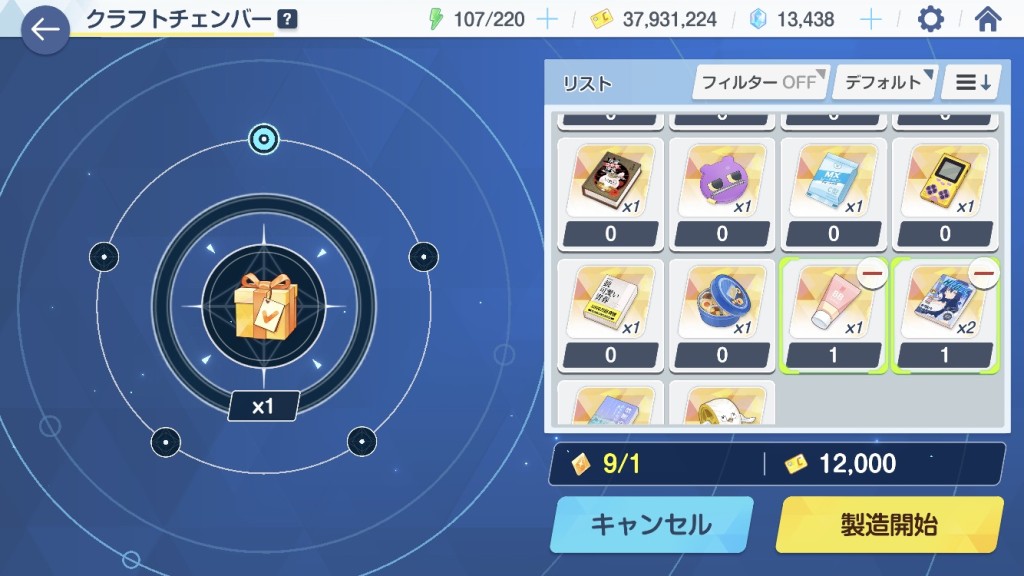Go back with the arrow button

click(45, 30)
